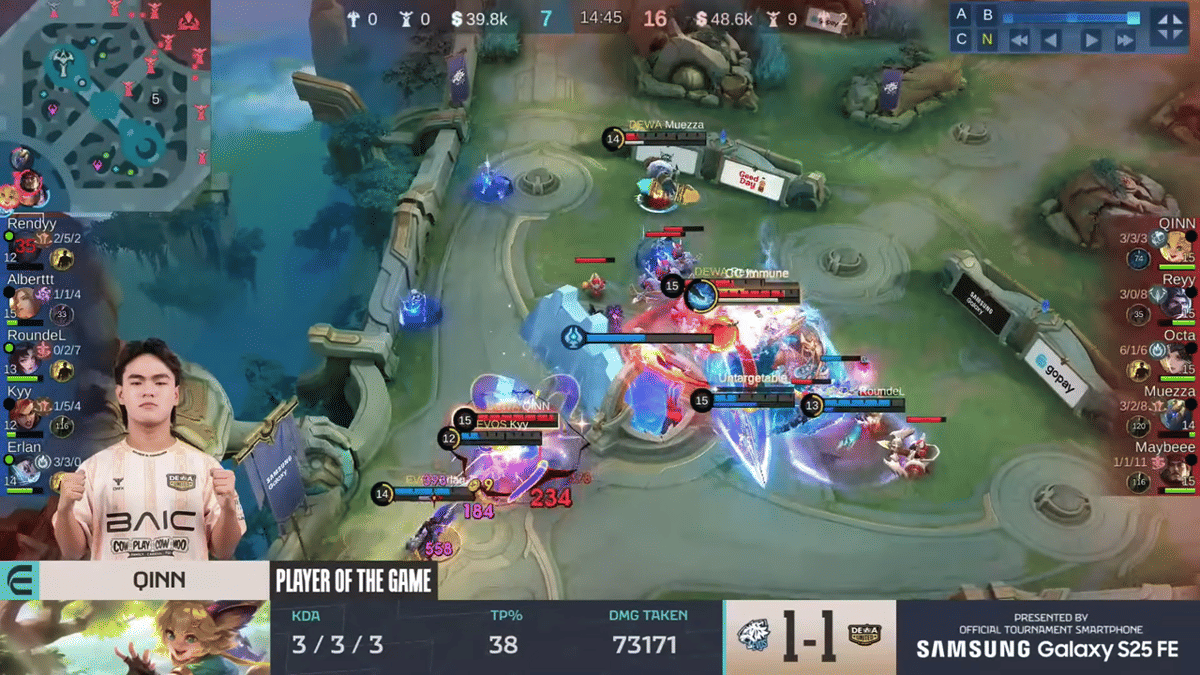The height and width of the screenshot is (675, 1200).
Task: Fast forward with the double right arrow
Action: click(1125, 41)
